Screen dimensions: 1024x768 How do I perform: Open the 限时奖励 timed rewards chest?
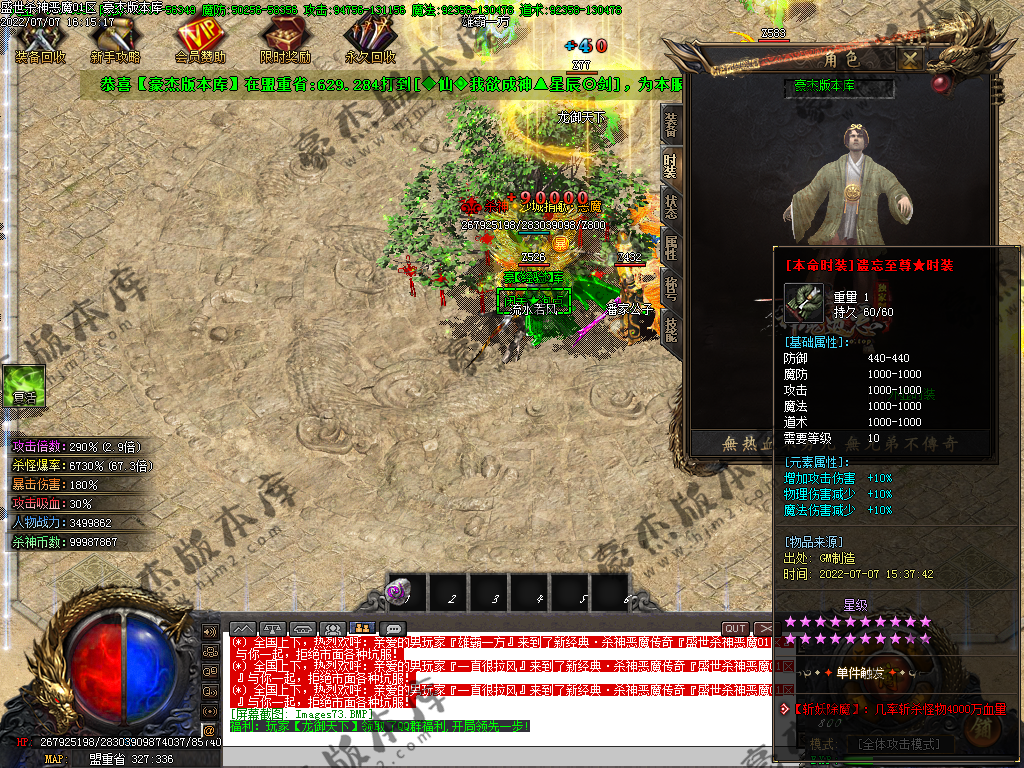pyautogui.click(x=285, y=42)
